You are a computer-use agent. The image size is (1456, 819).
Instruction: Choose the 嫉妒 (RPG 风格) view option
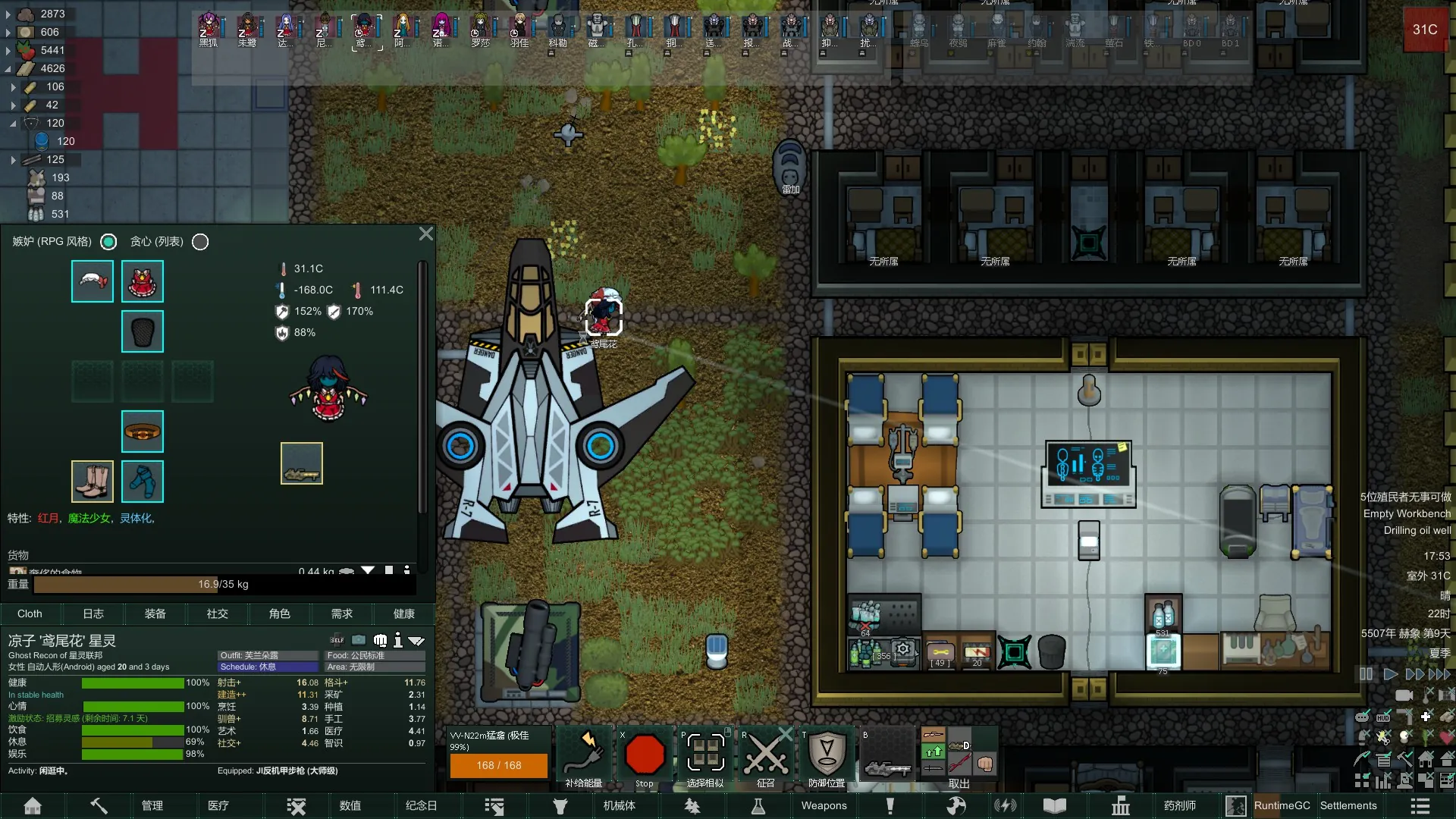109,242
